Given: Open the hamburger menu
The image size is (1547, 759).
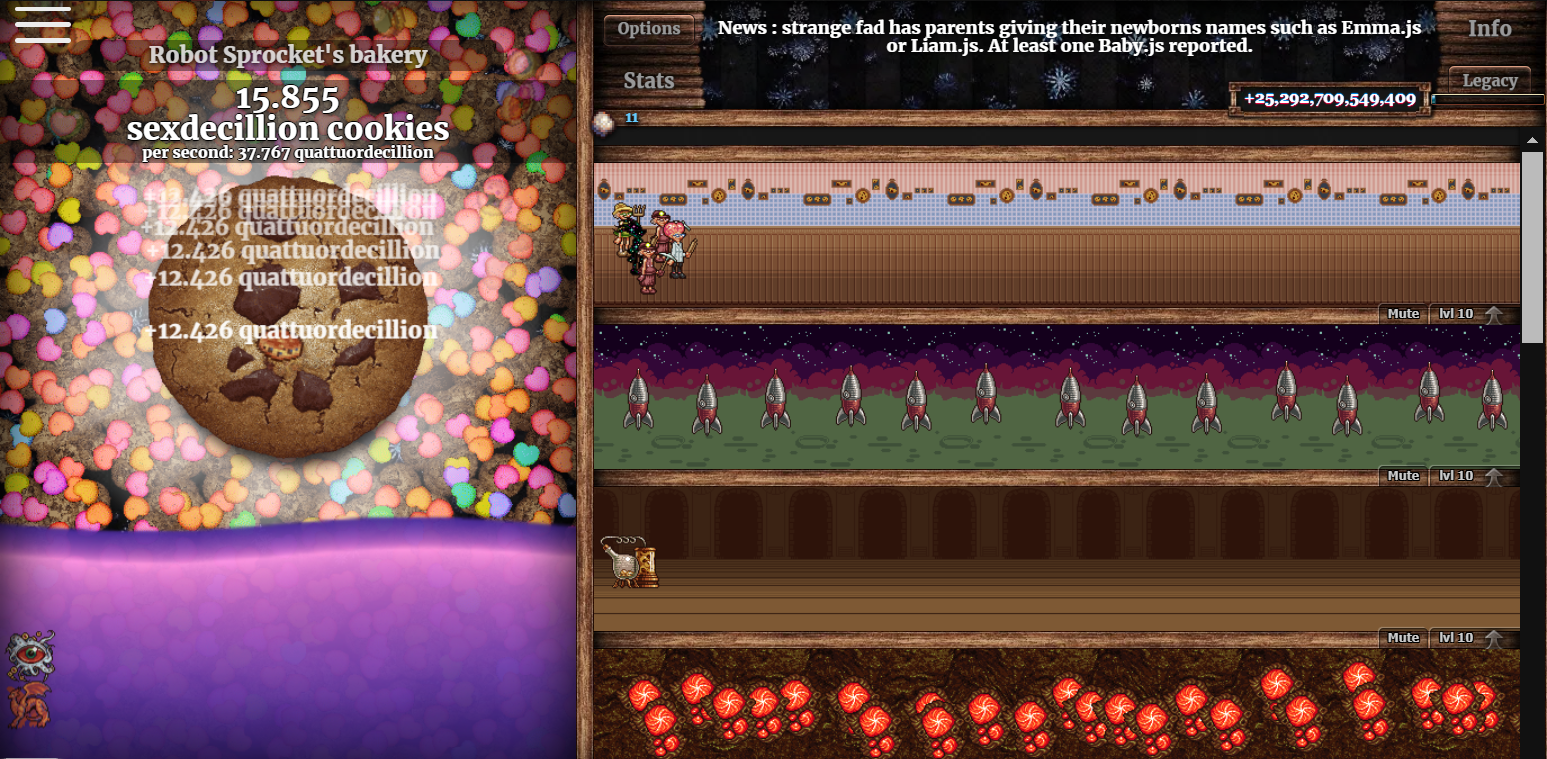Looking at the screenshot, I should pos(42,26).
